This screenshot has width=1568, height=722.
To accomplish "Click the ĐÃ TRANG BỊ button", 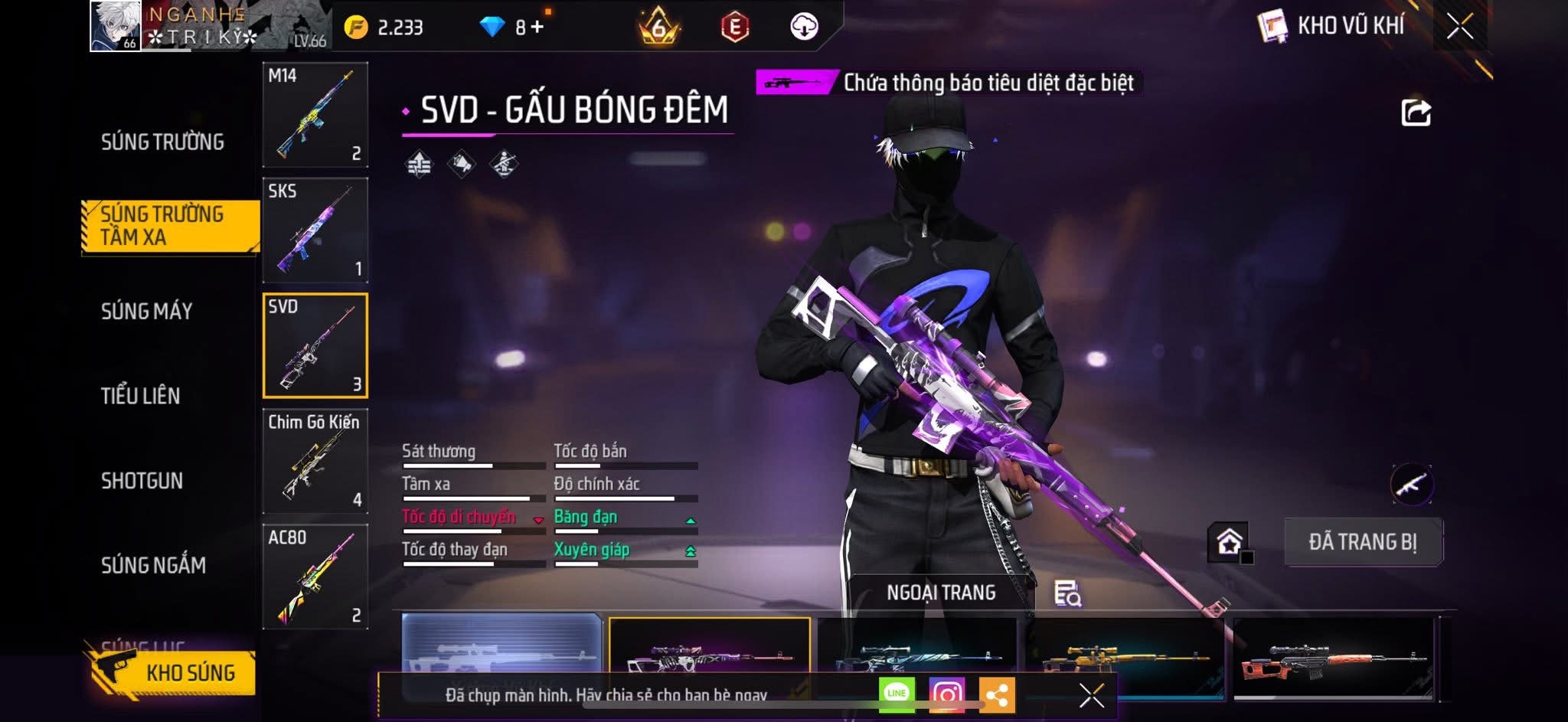I will pyautogui.click(x=1363, y=542).
